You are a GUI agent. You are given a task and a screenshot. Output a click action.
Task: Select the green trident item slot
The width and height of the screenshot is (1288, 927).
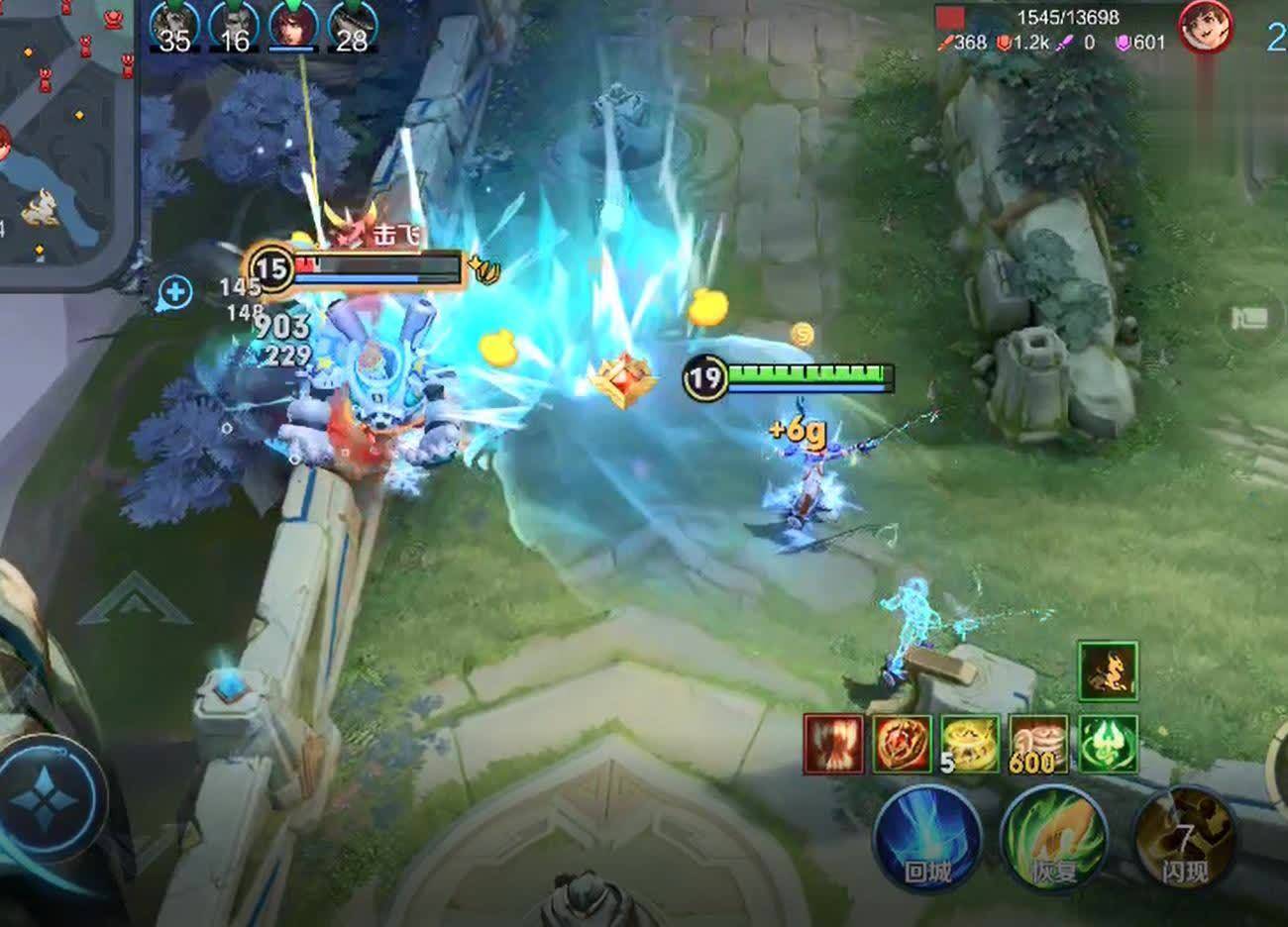(x=1108, y=744)
